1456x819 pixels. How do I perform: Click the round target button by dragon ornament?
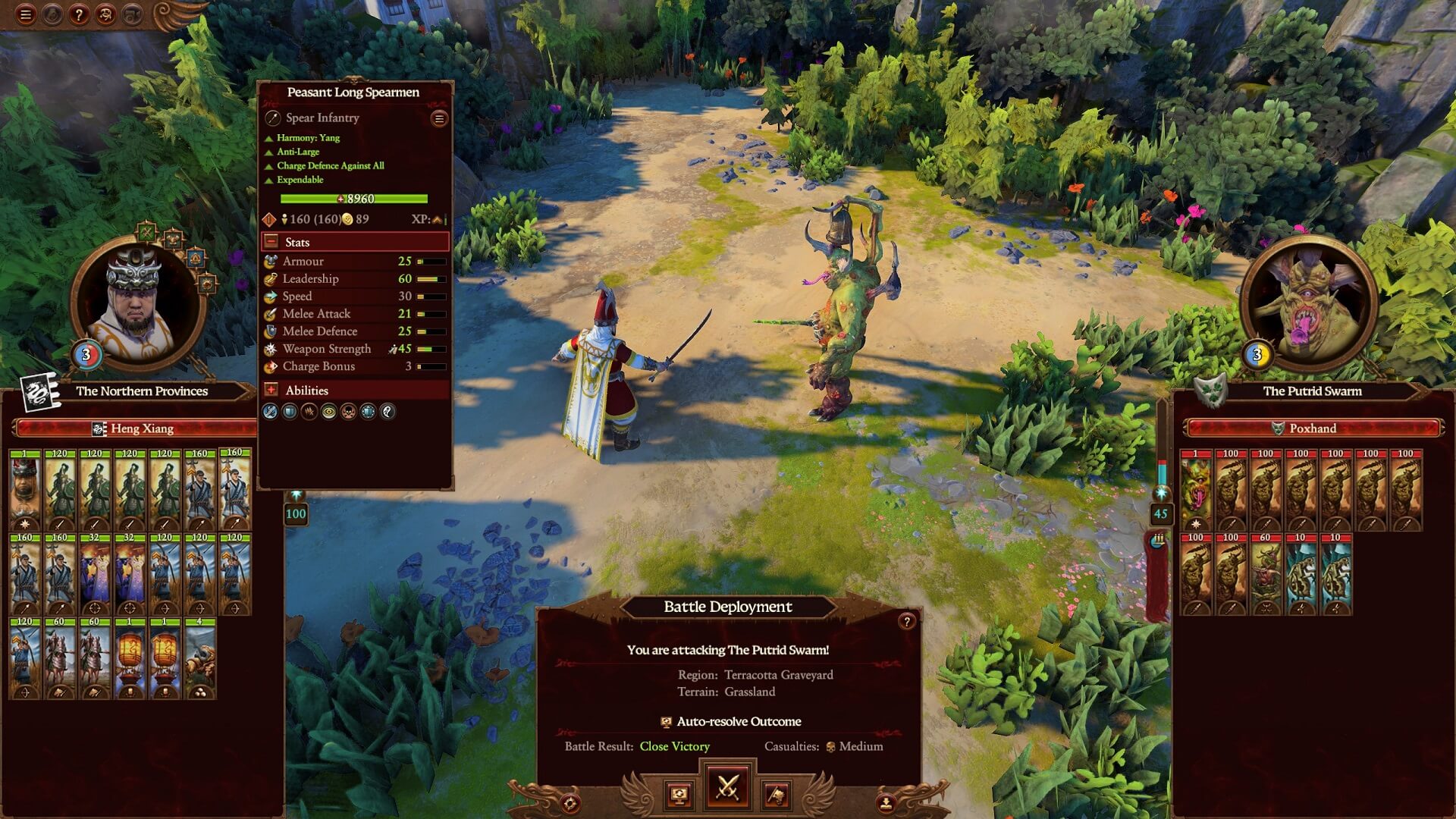570,802
